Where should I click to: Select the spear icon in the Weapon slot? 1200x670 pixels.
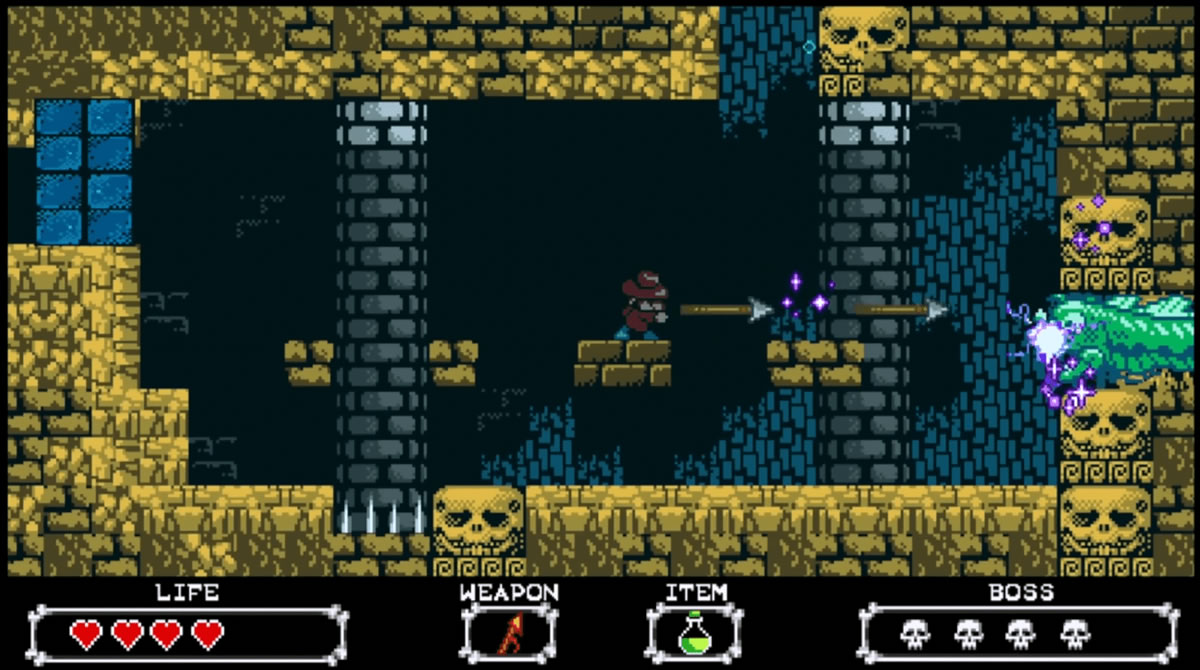coord(510,634)
